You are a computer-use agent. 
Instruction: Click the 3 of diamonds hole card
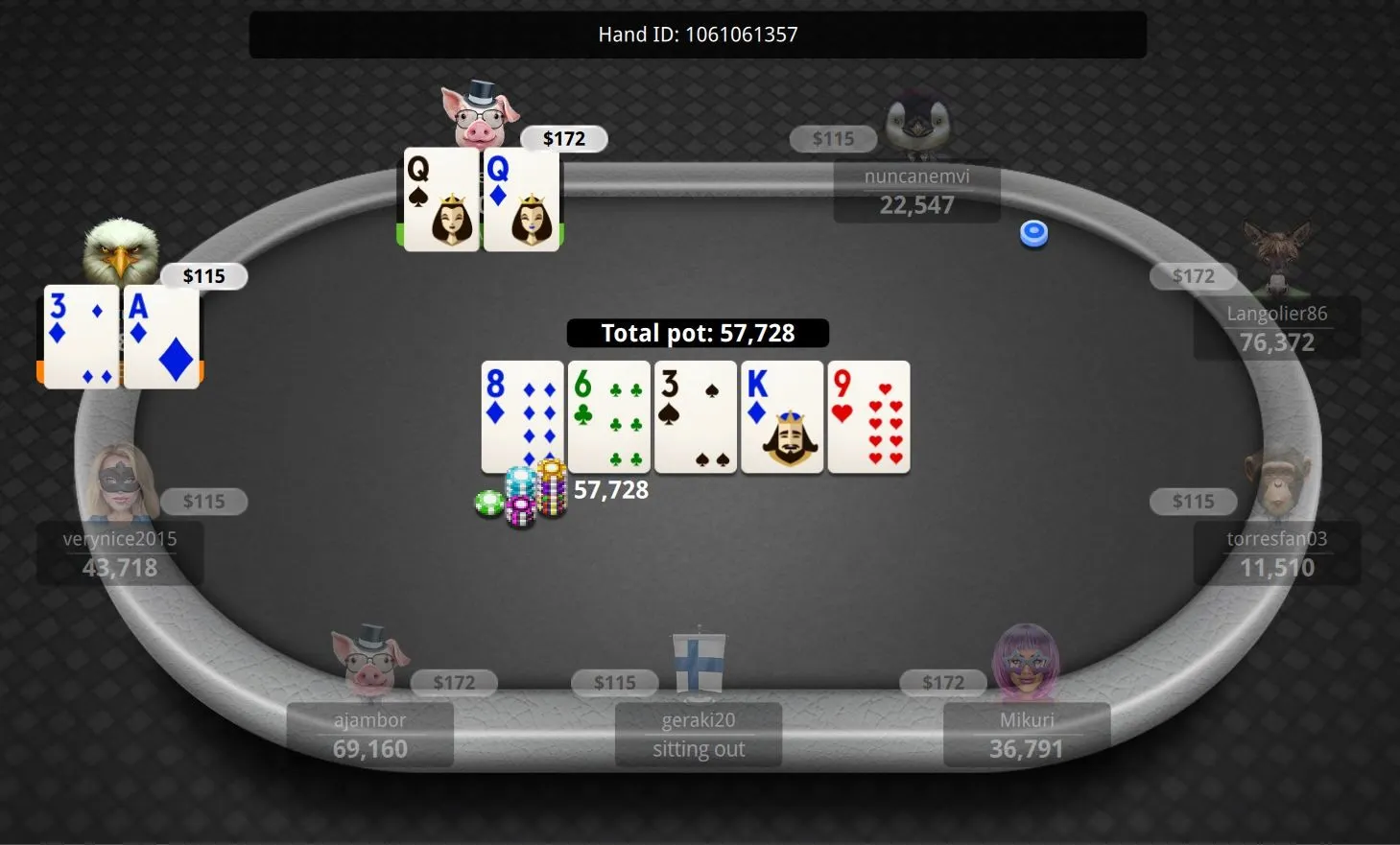click(x=81, y=337)
